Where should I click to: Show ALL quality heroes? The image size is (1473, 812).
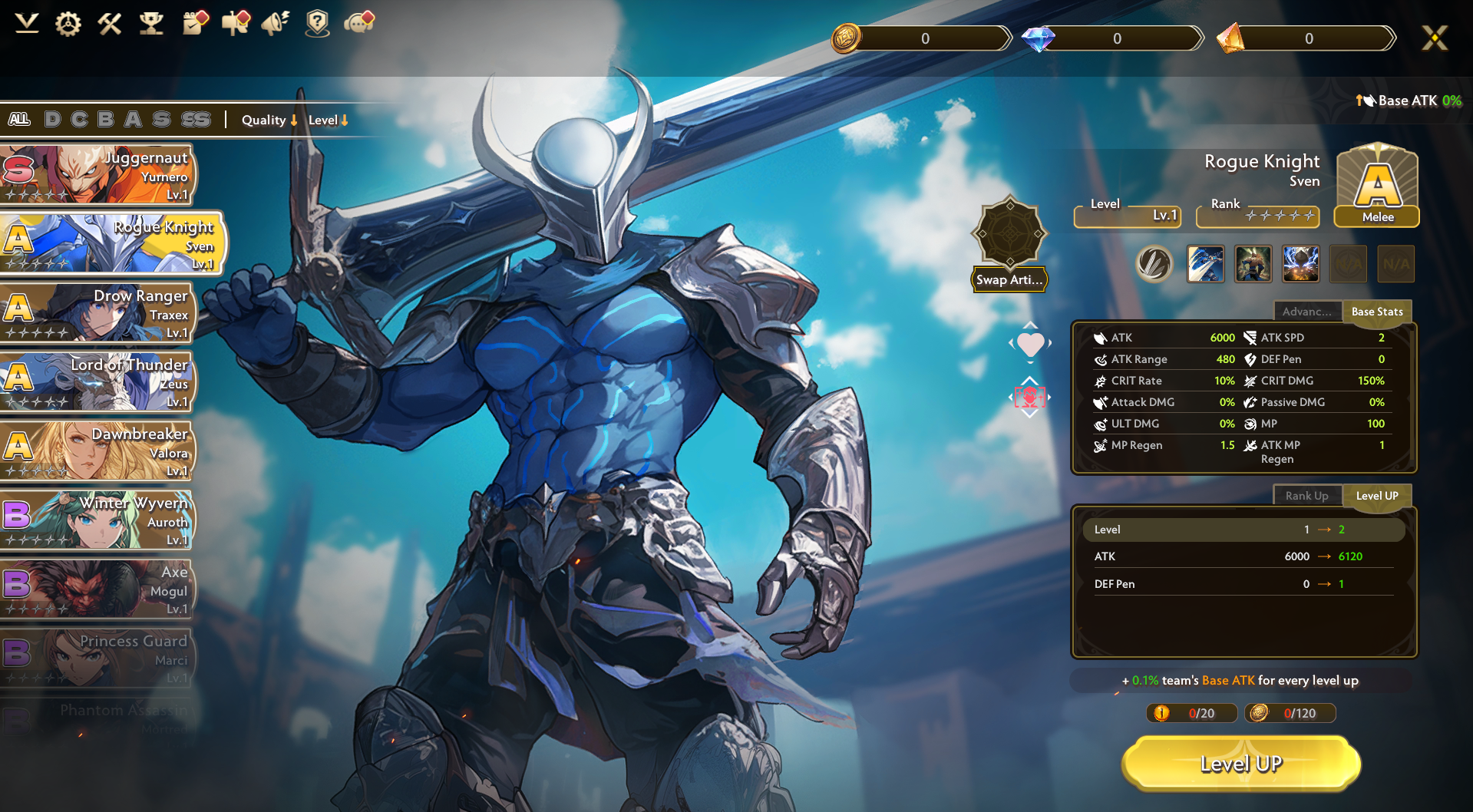click(19, 119)
